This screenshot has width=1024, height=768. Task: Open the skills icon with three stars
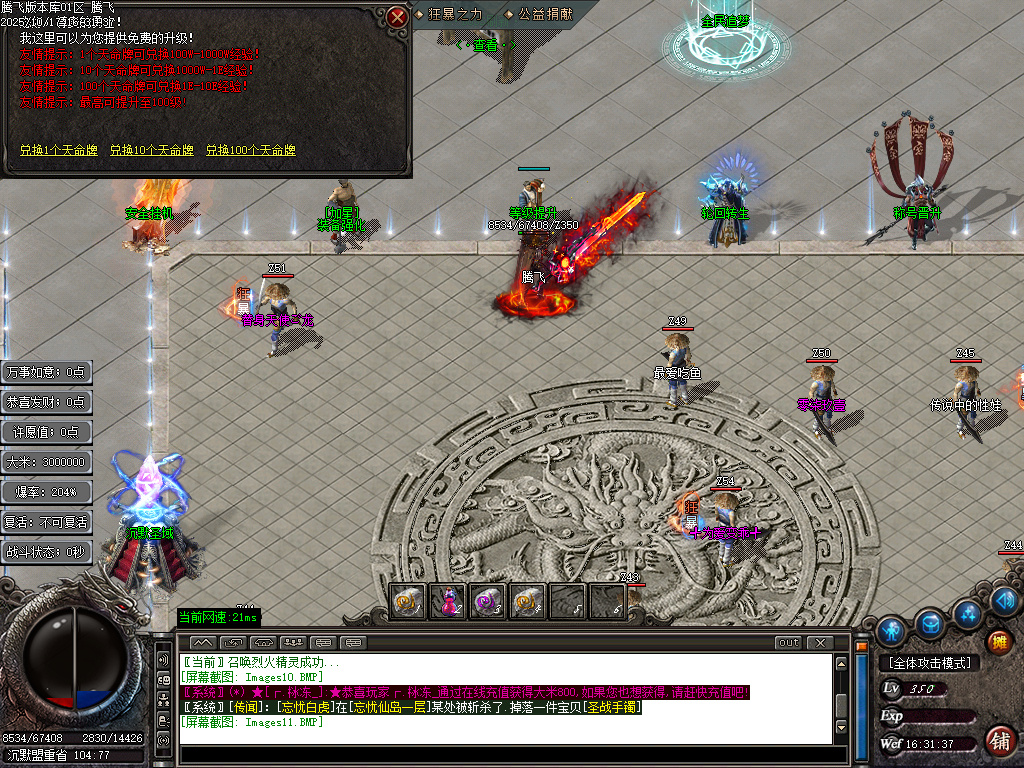966,613
